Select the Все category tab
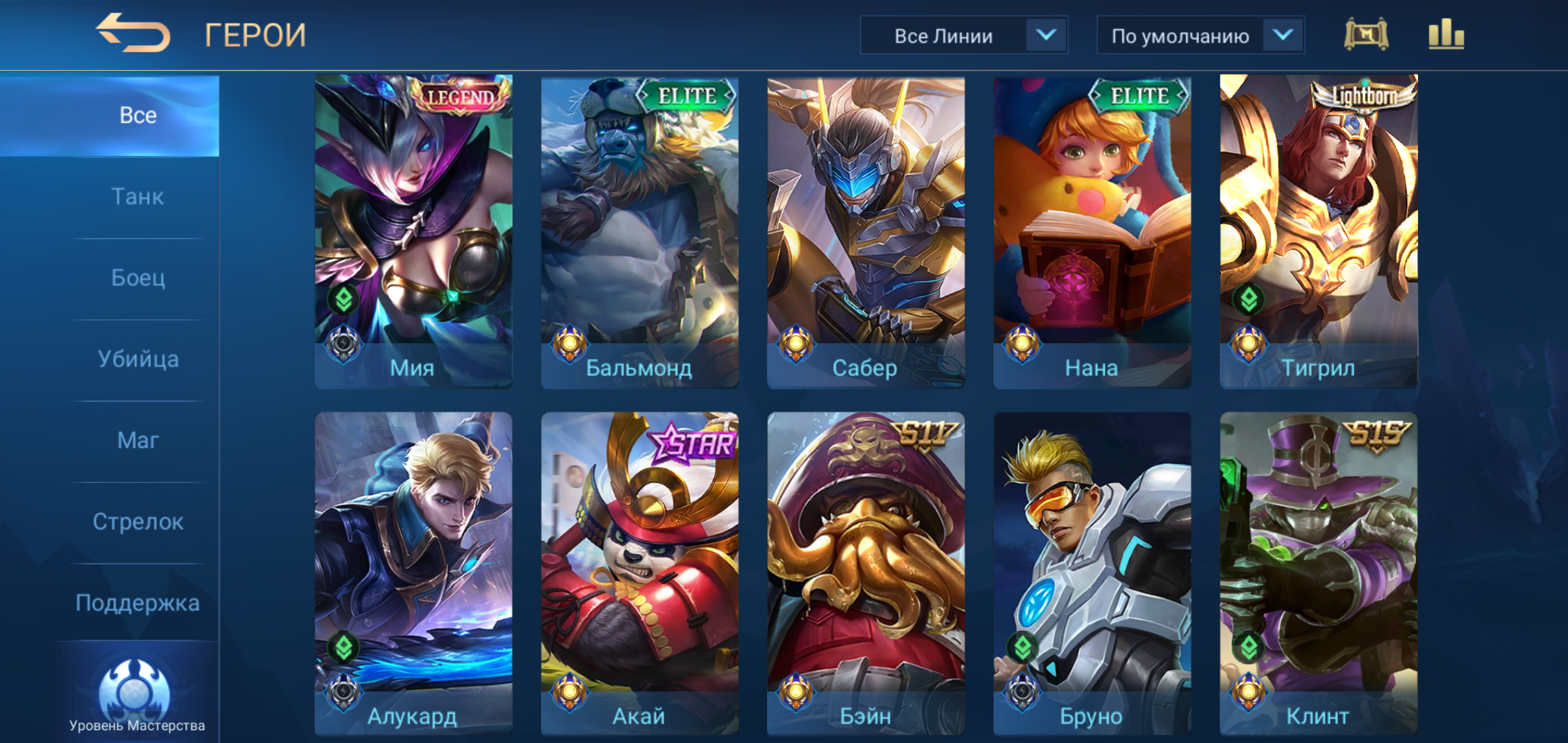The width and height of the screenshot is (1568, 743). tap(138, 116)
